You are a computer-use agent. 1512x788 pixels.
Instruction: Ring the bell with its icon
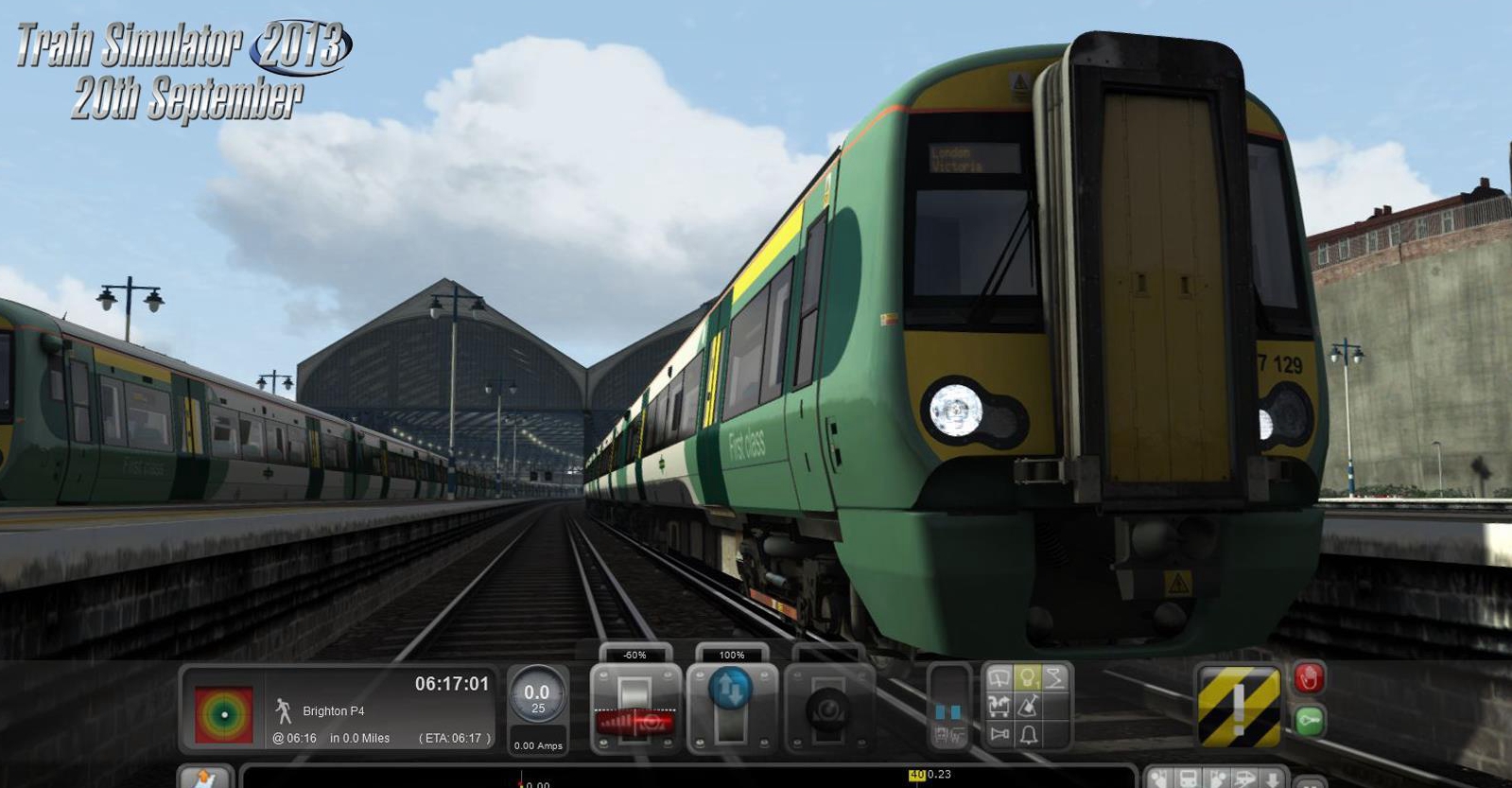(x=1027, y=733)
